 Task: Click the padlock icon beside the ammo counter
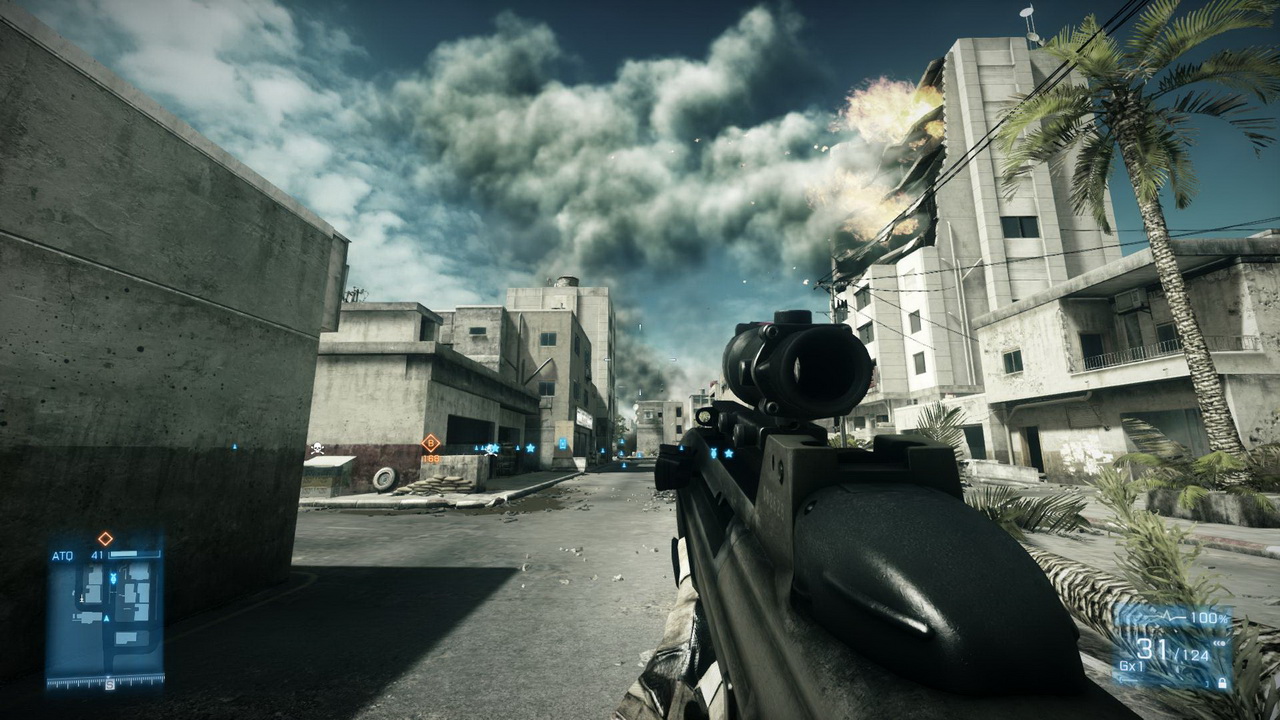click(x=1221, y=682)
